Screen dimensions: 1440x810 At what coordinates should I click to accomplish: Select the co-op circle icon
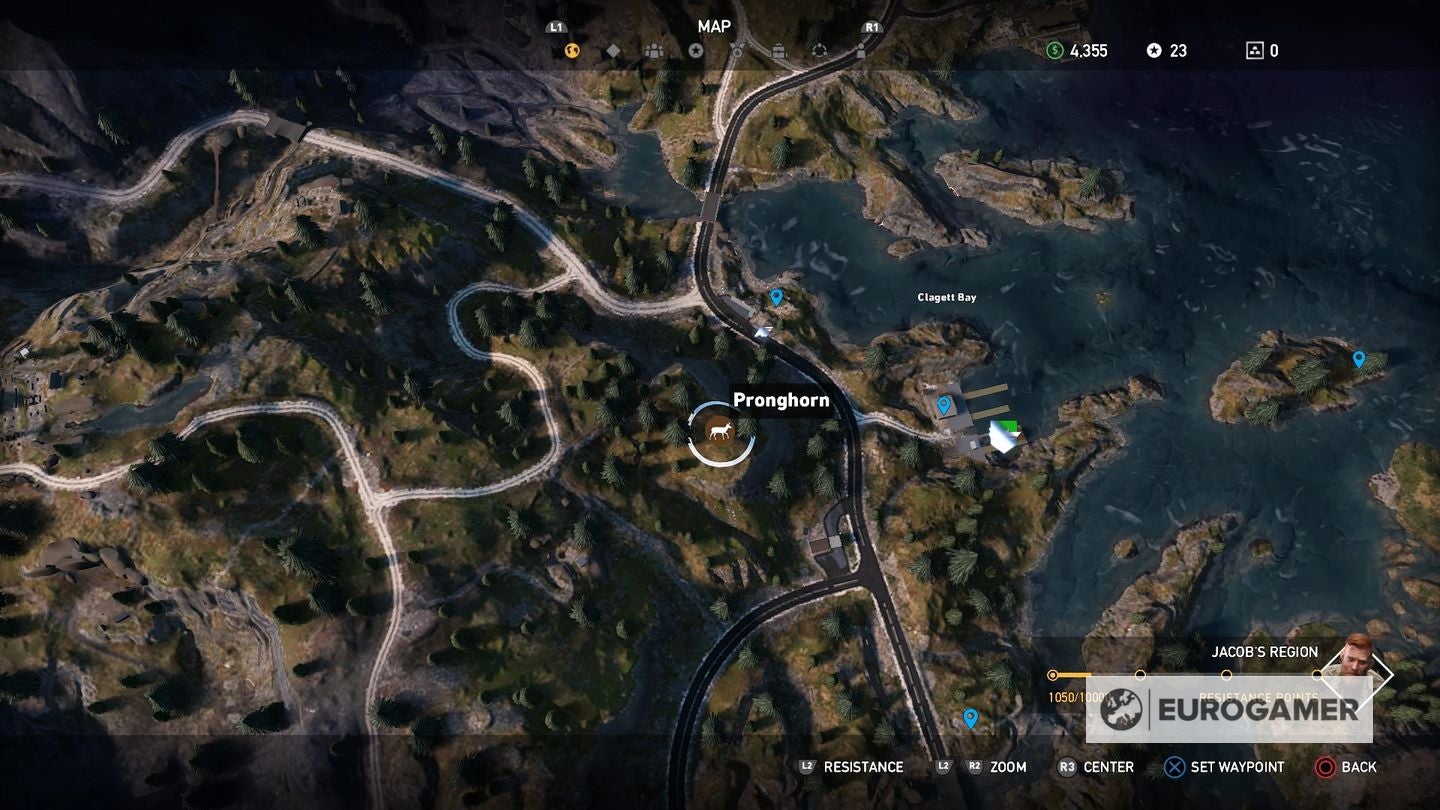(820, 50)
